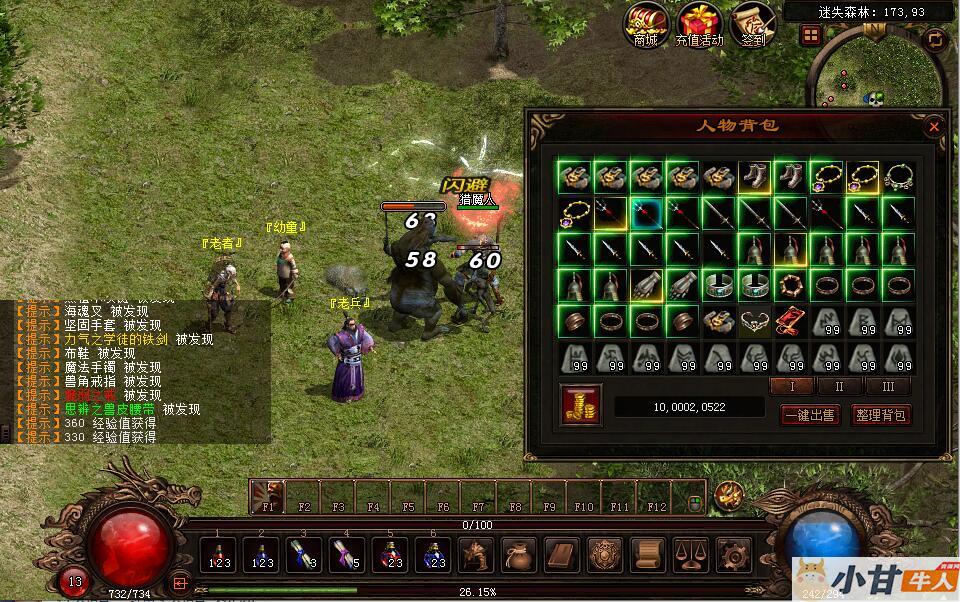Click the gold coins icon in backpack

coord(581,404)
